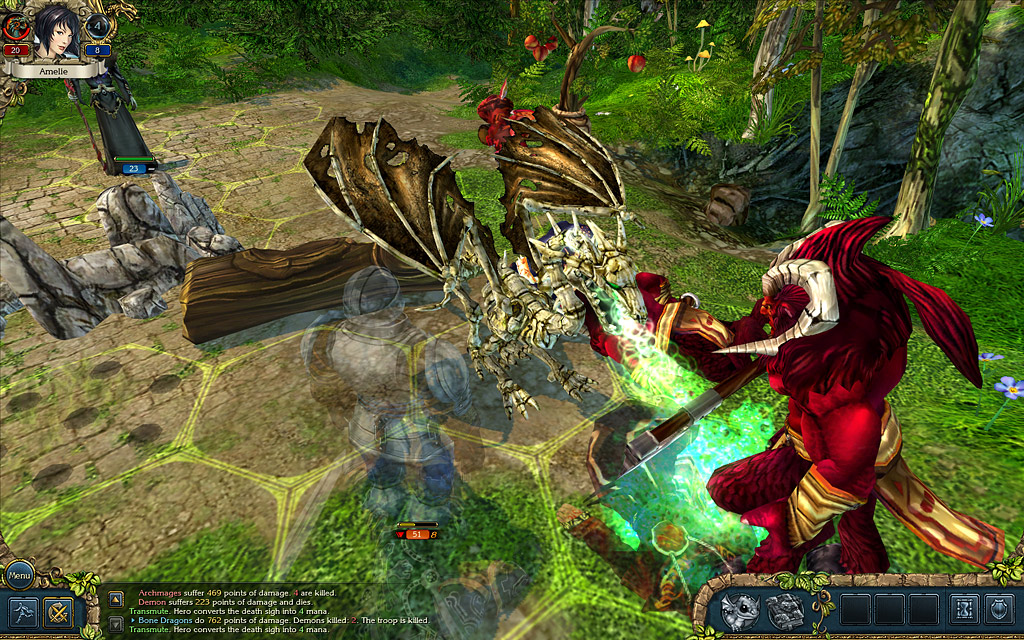
Task: Open the grey spell book
Action: pos(783,609)
